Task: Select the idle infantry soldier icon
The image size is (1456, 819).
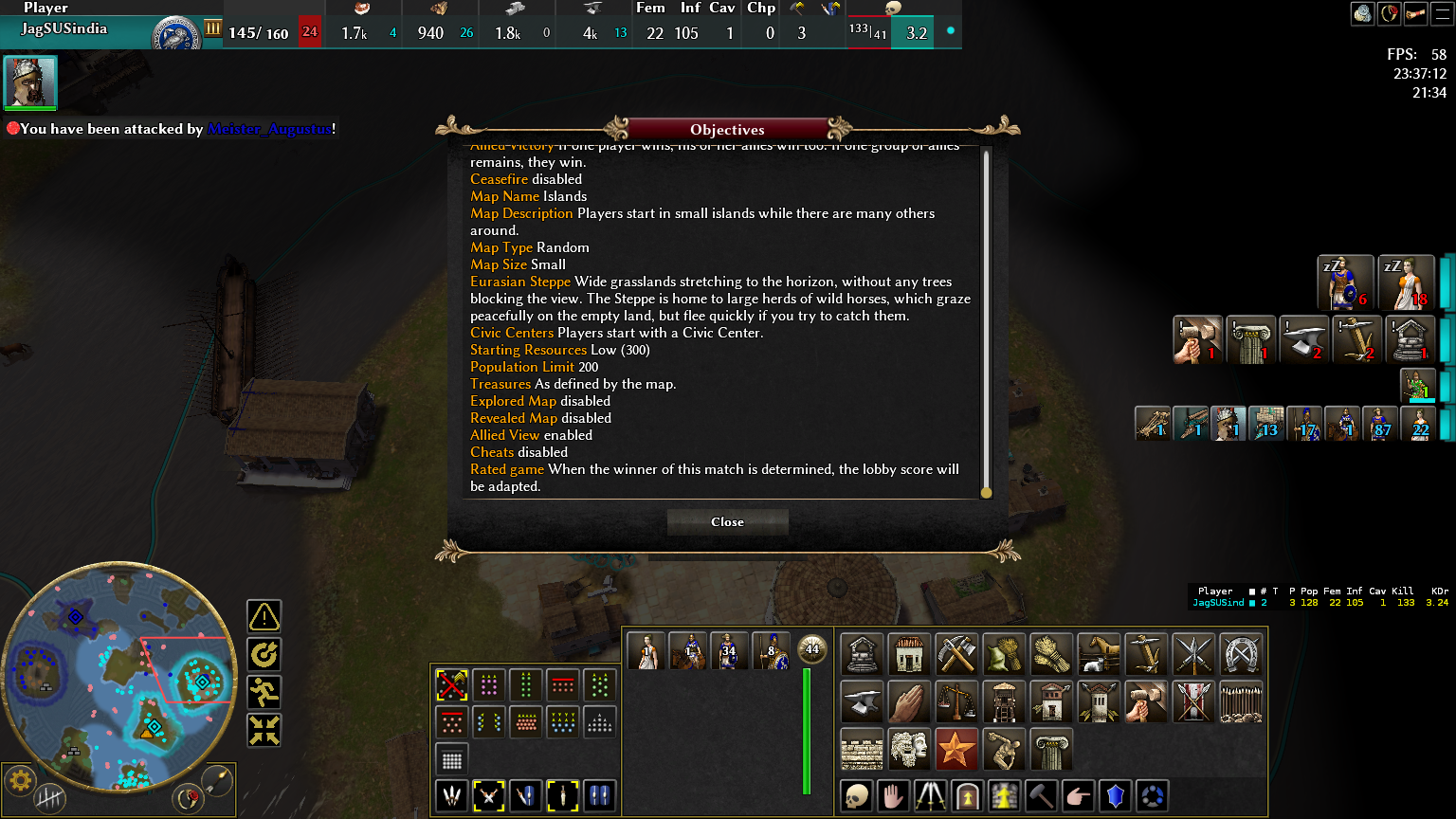Action: click(1345, 282)
